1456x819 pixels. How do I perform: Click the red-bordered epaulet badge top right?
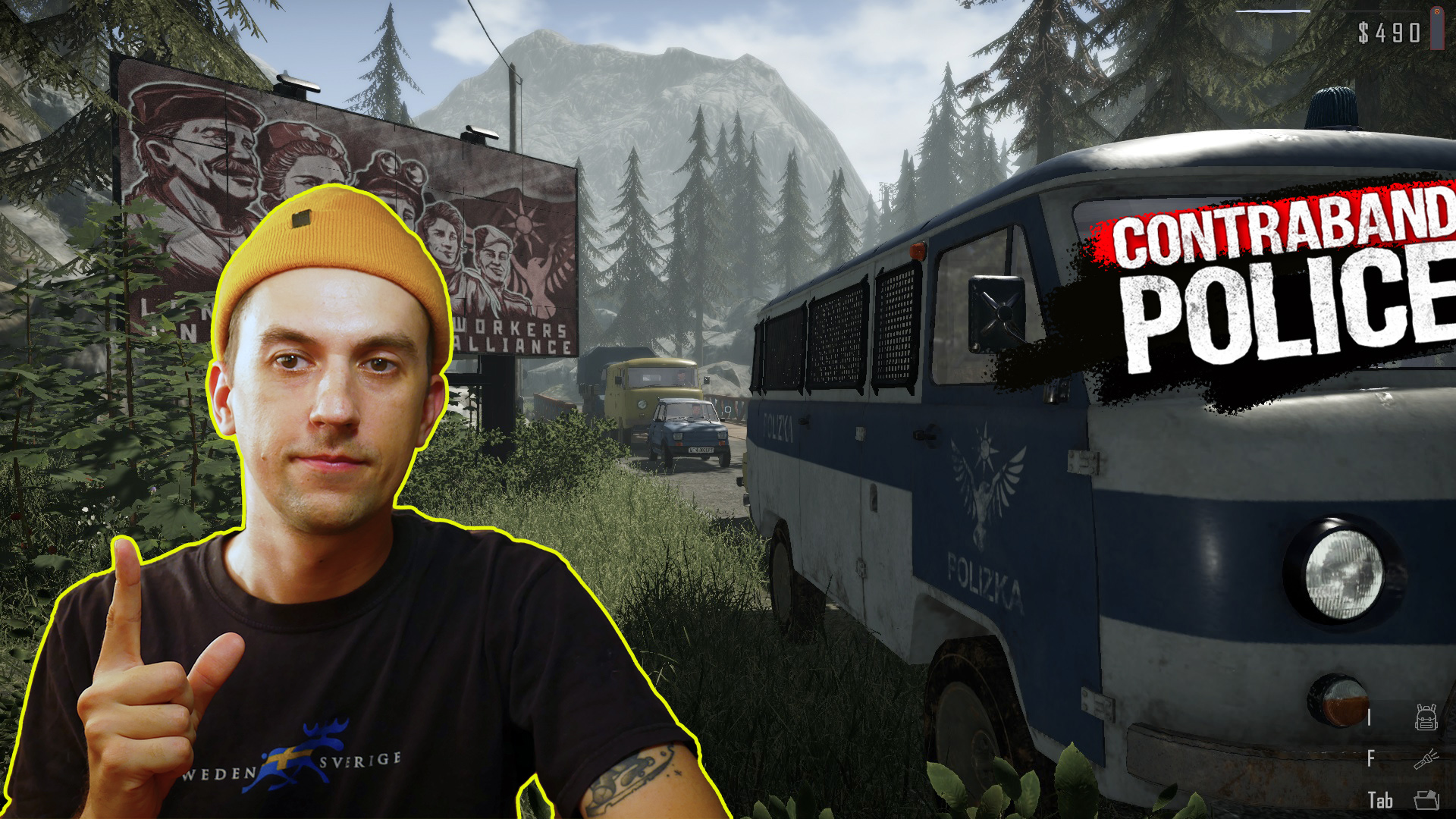1437,28
